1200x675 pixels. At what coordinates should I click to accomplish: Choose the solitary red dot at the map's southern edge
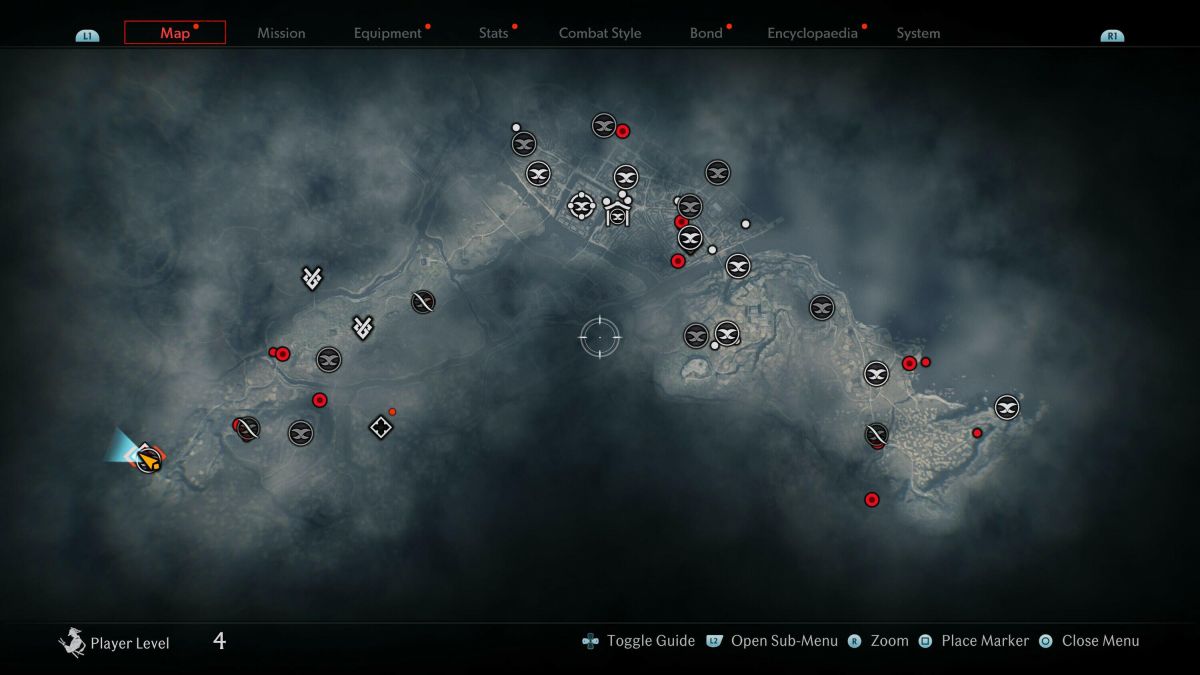tap(872, 499)
